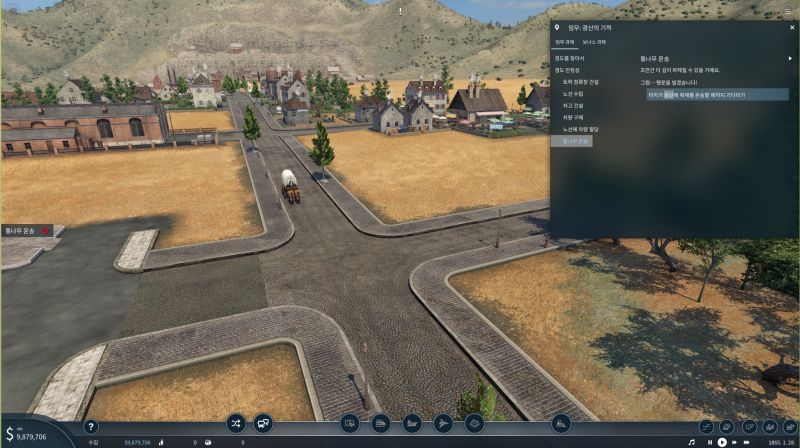The width and height of the screenshot is (800, 448).
Task: Click the 통나무 운송 tag on the map
Action: (x=22, y=231)
